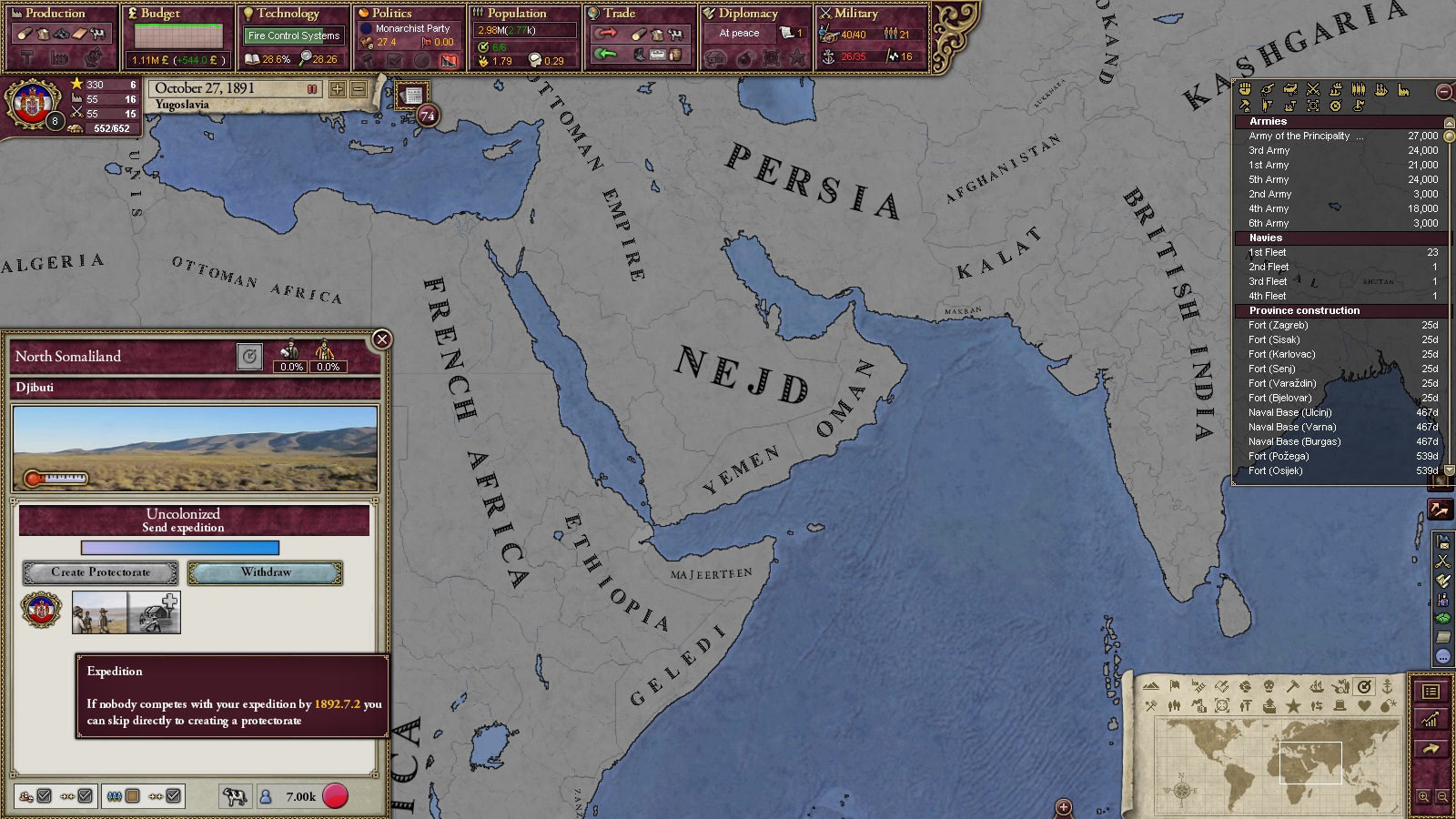Image resolution: width=1456 pixels, height=819 pixels.
Task: Show the Population screen
Action: click(x=516, y=14)
